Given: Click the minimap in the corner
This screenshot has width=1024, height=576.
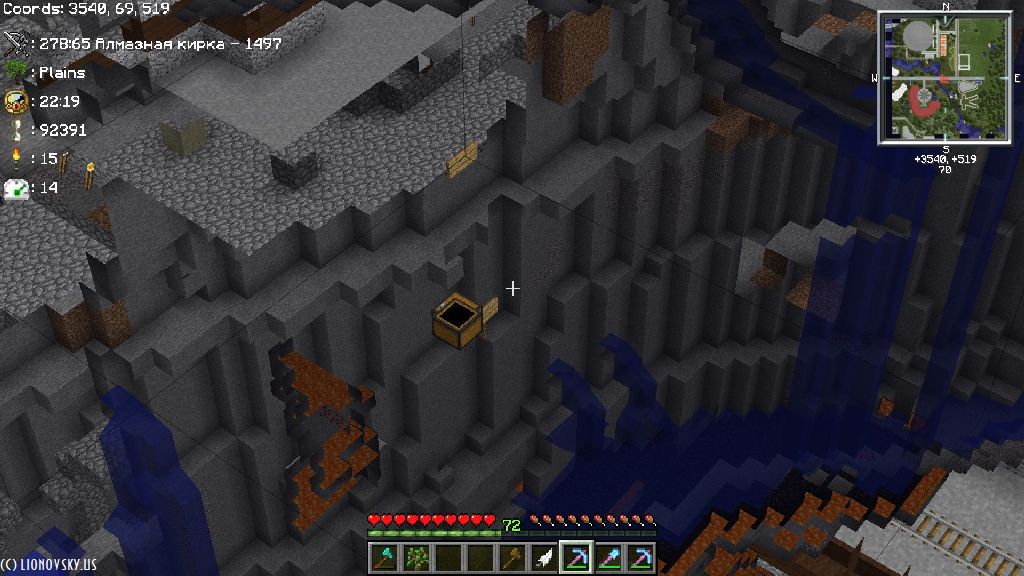Looking at the screenshot, I should coord(945,78).
